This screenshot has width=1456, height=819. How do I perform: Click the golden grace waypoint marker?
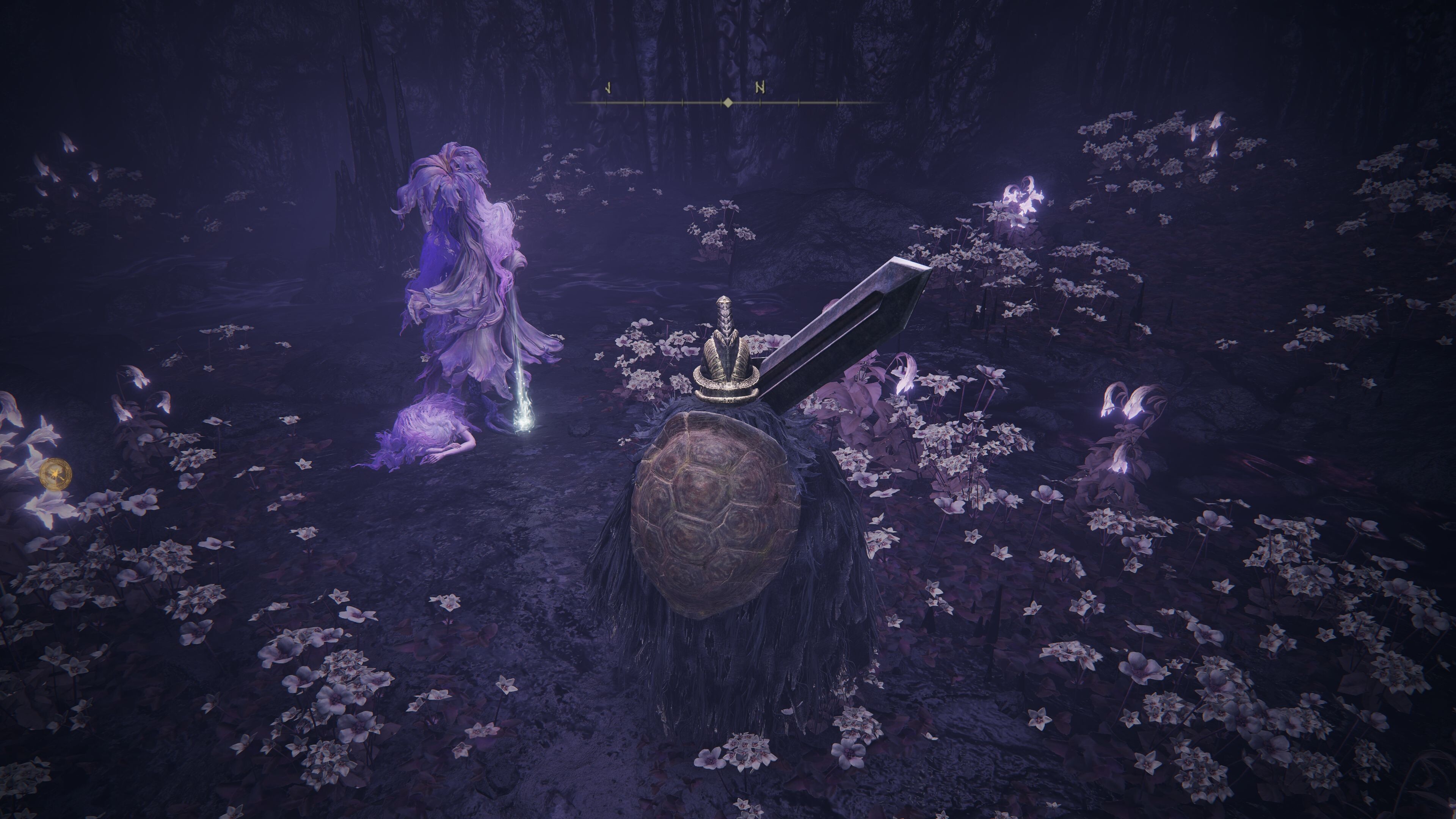[x=55, y=474]
